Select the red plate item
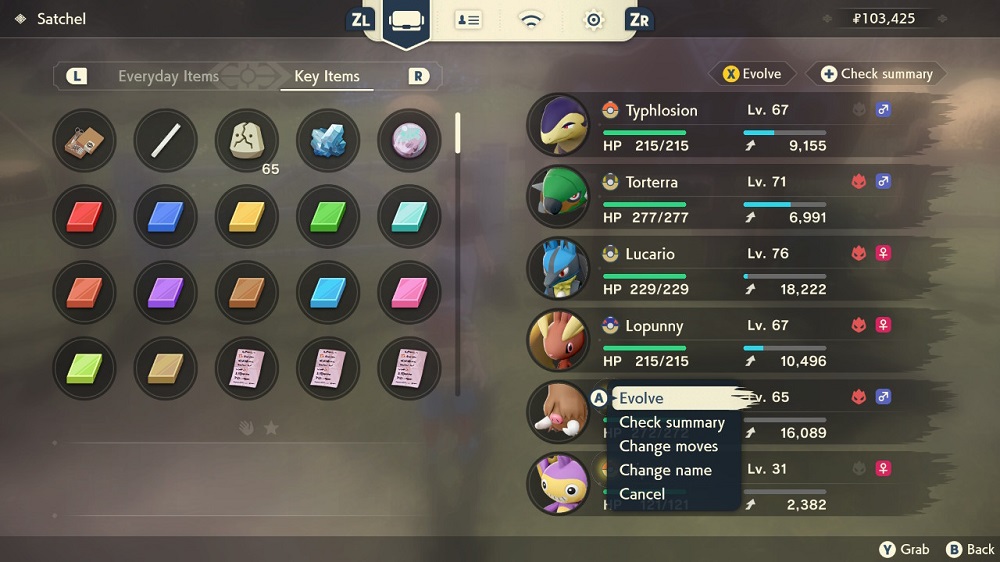The height and width of the screenshot is (562, 1000). pos(84,216)
